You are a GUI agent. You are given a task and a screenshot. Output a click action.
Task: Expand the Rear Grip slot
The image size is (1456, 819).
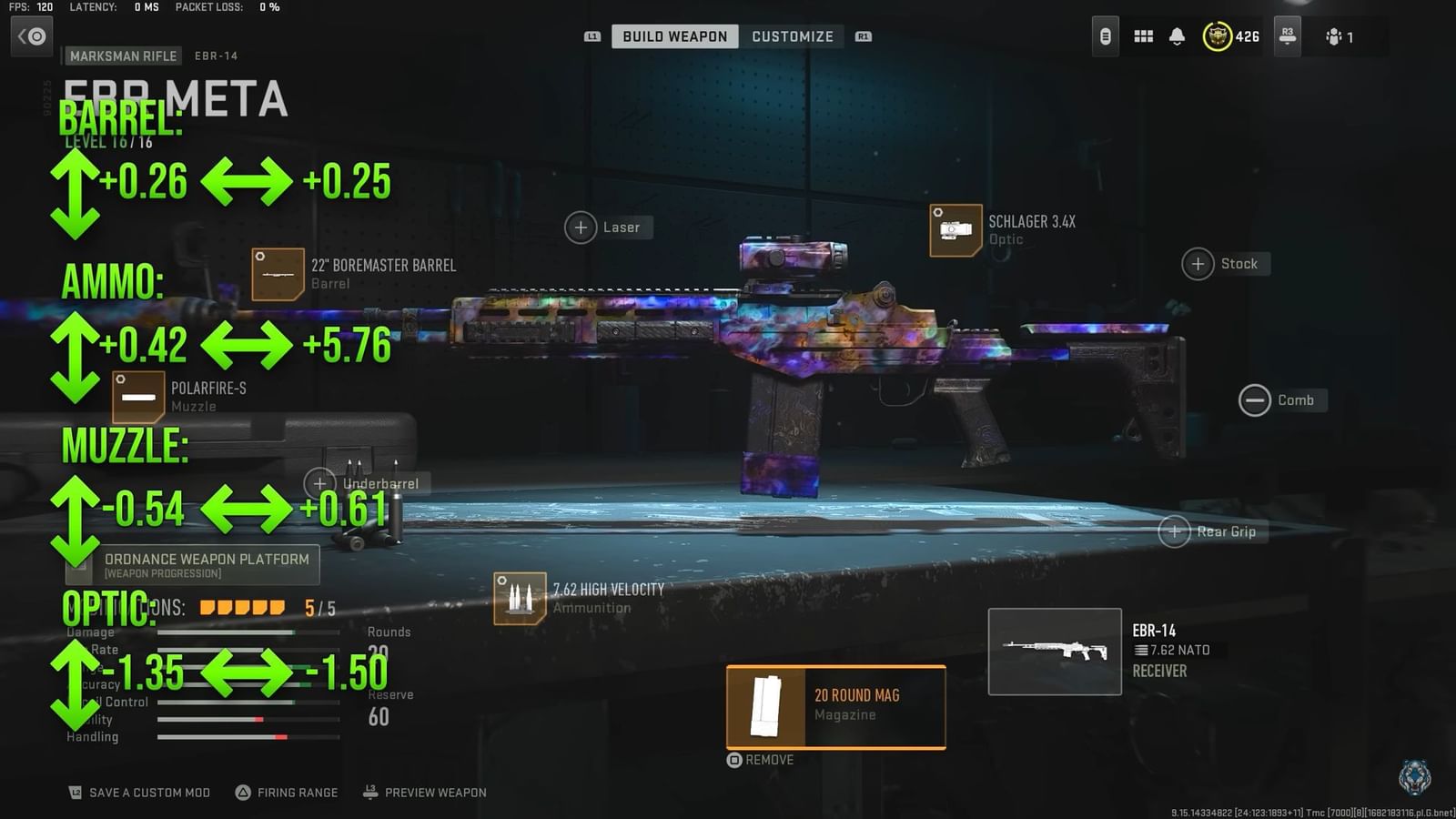pyautogui.click(x=1174, y=531)
